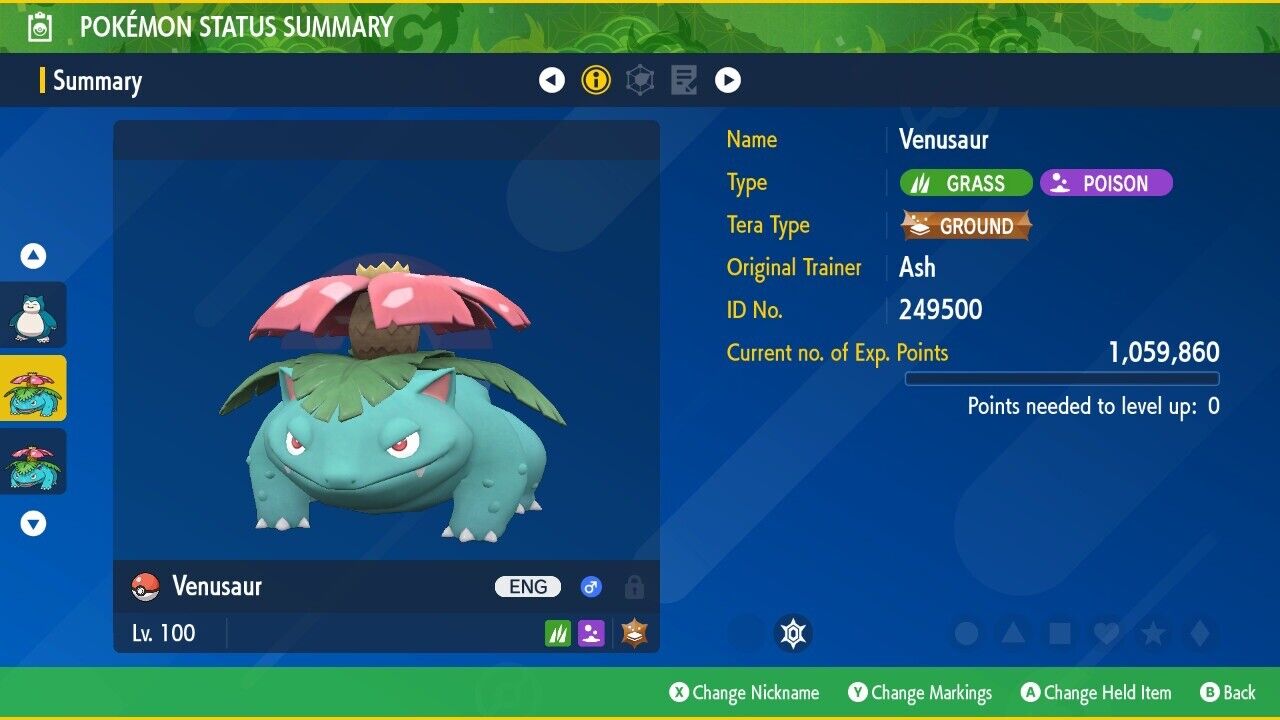Select the Snorlax party thumbnail
This screenshot has width=1280, height=720.
tap(34, 315)
